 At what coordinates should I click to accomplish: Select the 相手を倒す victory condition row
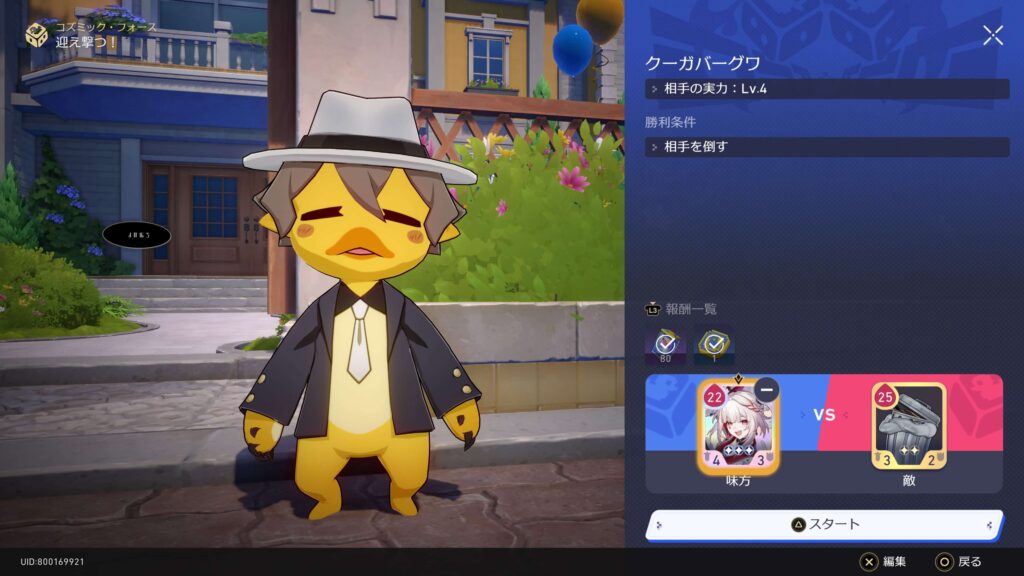(x=827, y=147)
